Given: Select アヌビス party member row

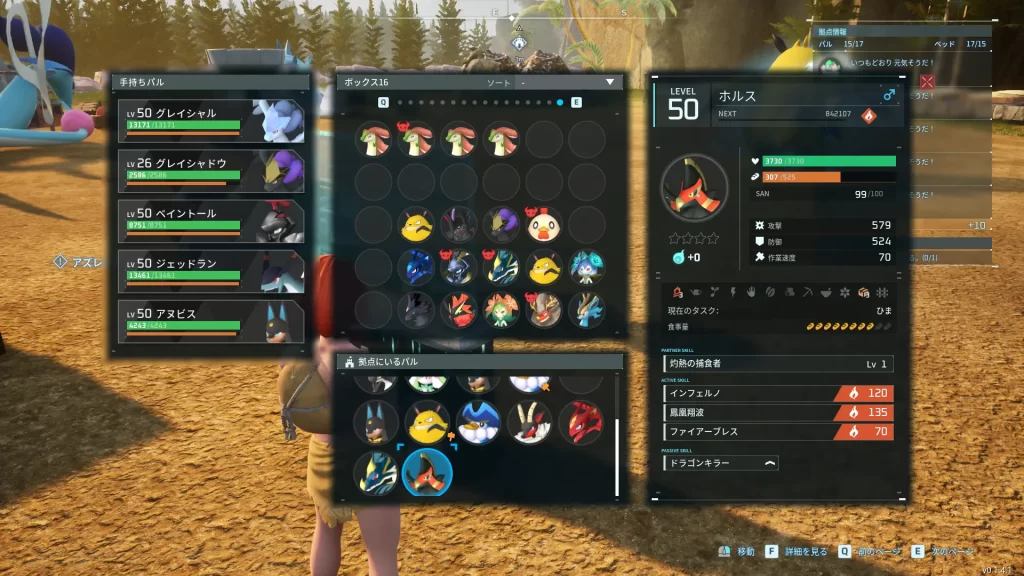Looking at the screenshot, I should 210,320.
